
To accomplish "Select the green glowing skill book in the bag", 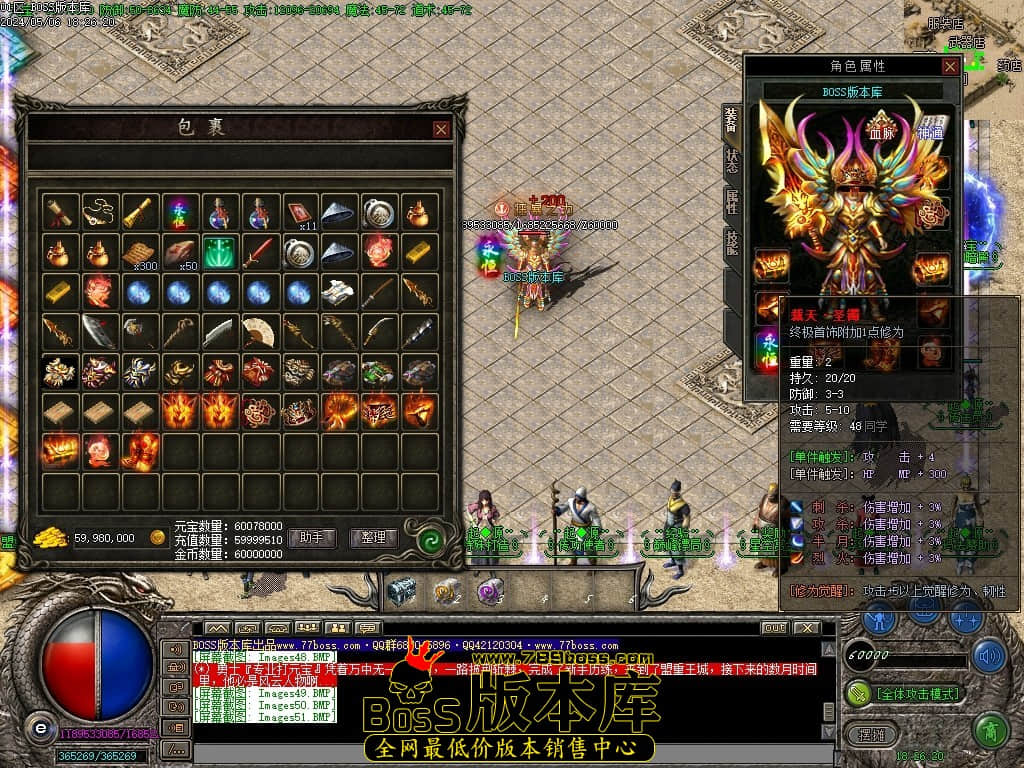I will coord(219,251).
